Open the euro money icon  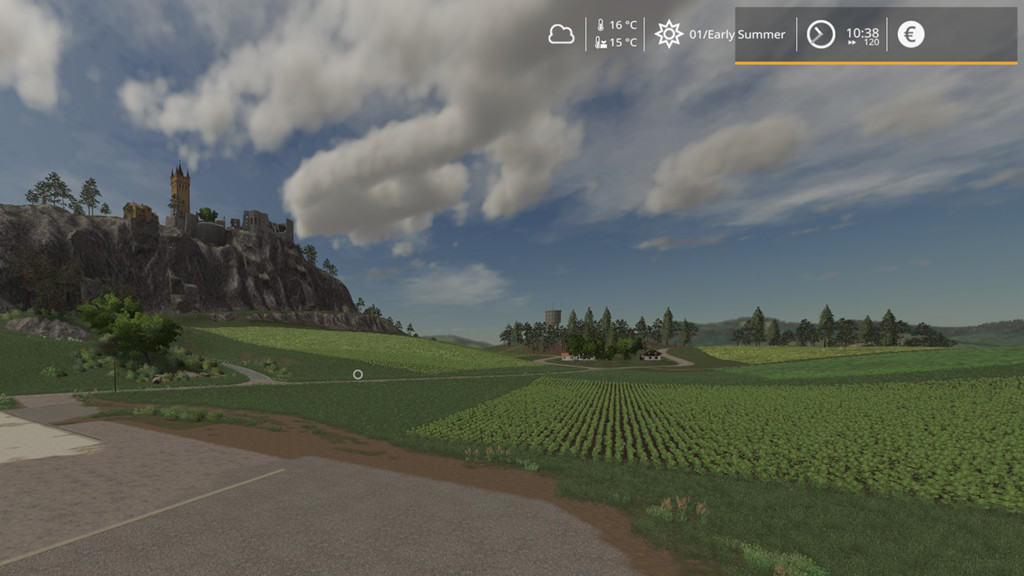(910, 34)
